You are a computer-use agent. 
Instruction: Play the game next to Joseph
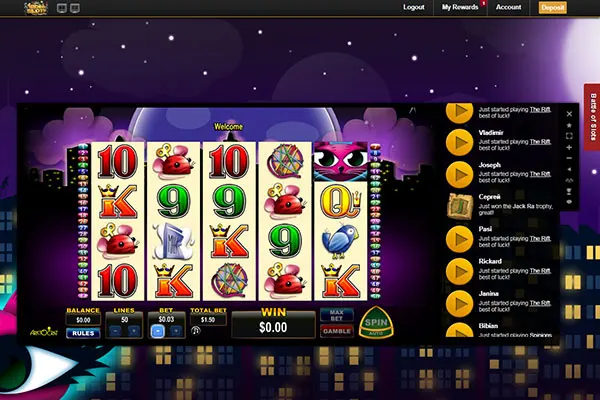tap(459, 172)
